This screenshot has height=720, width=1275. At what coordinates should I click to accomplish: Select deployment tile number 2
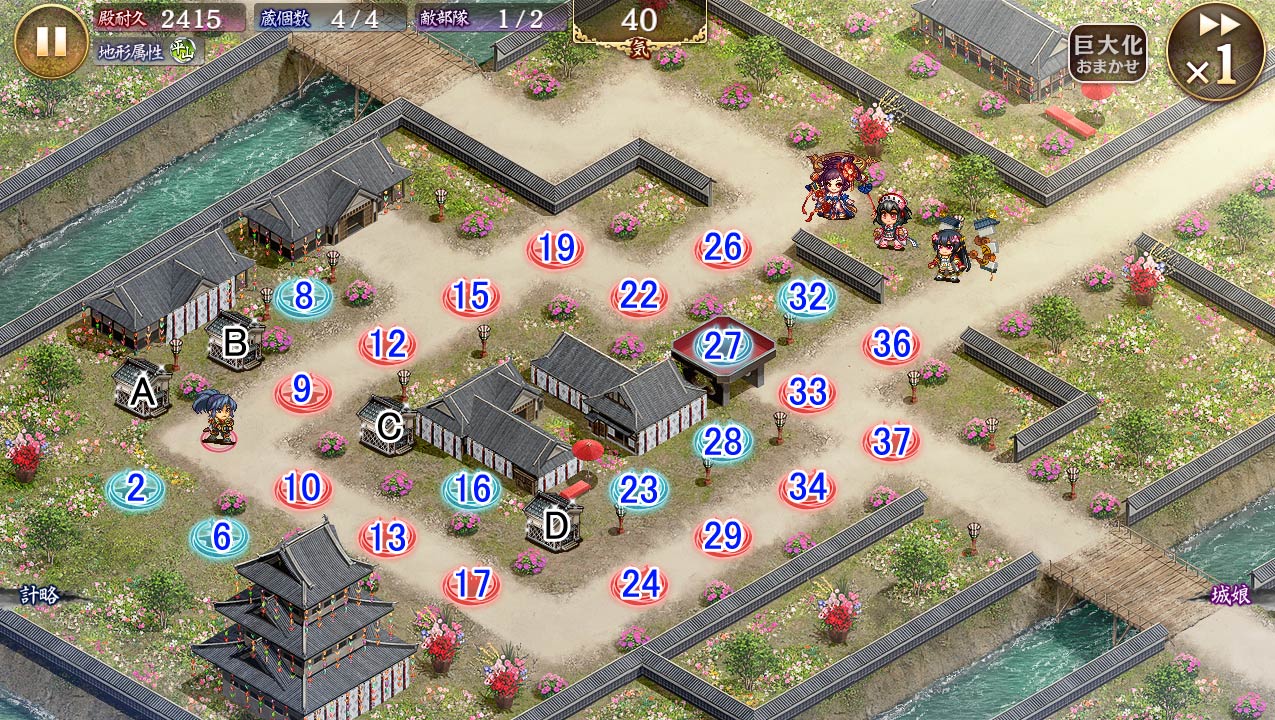(x=136, y=489)
